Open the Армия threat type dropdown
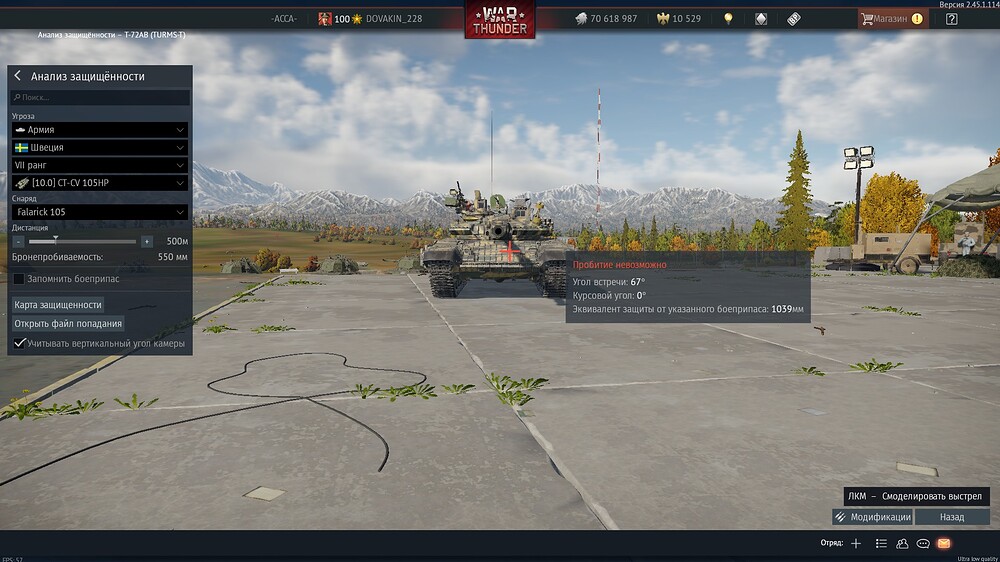Viewport: 1000px width, 562px height. (100, 130)
